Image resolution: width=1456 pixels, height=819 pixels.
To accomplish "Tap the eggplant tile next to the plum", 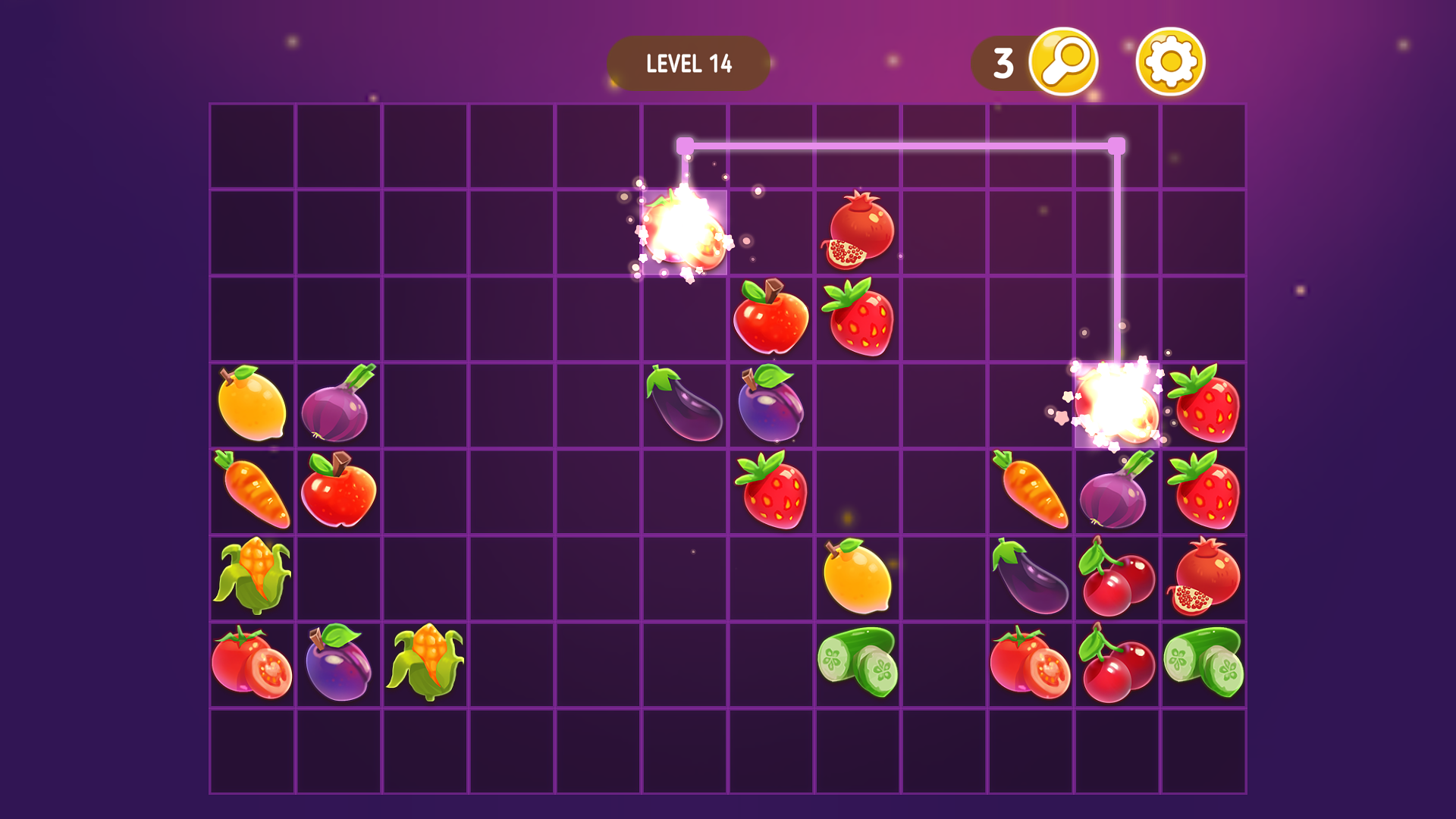I will coord(685,404).
